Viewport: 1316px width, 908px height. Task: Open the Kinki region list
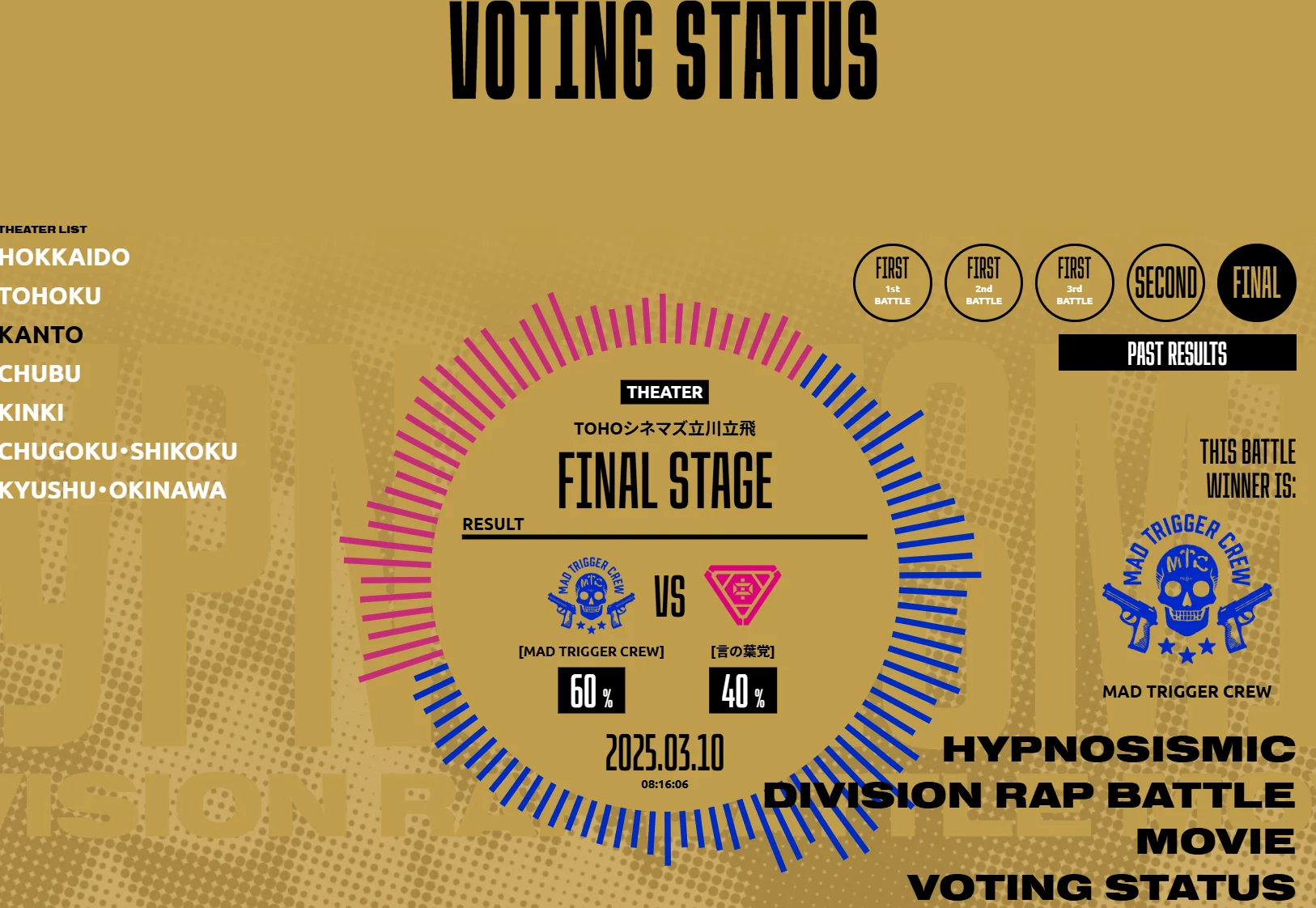coord(32,413)
